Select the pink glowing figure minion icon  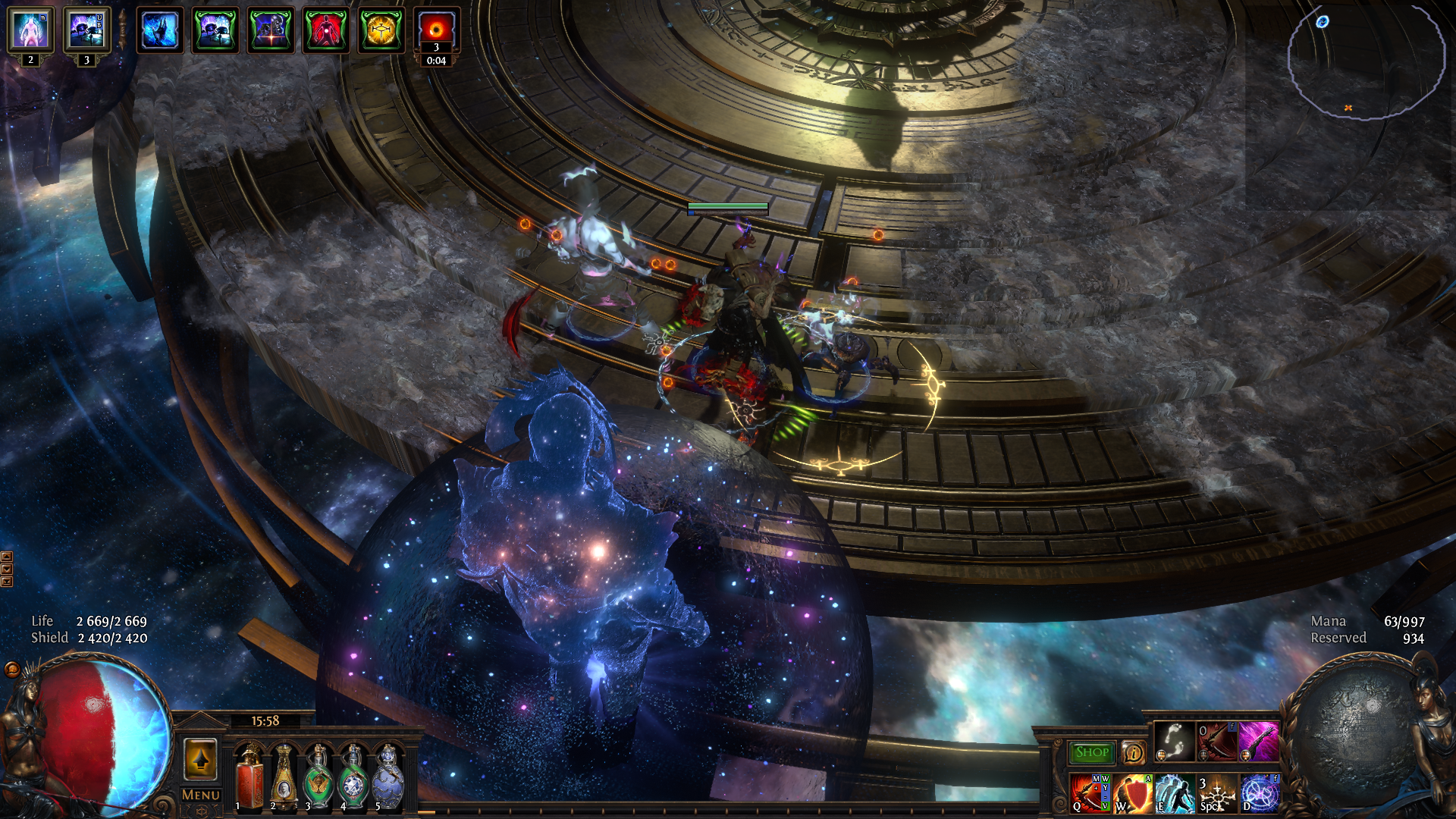tap(30, 30)
